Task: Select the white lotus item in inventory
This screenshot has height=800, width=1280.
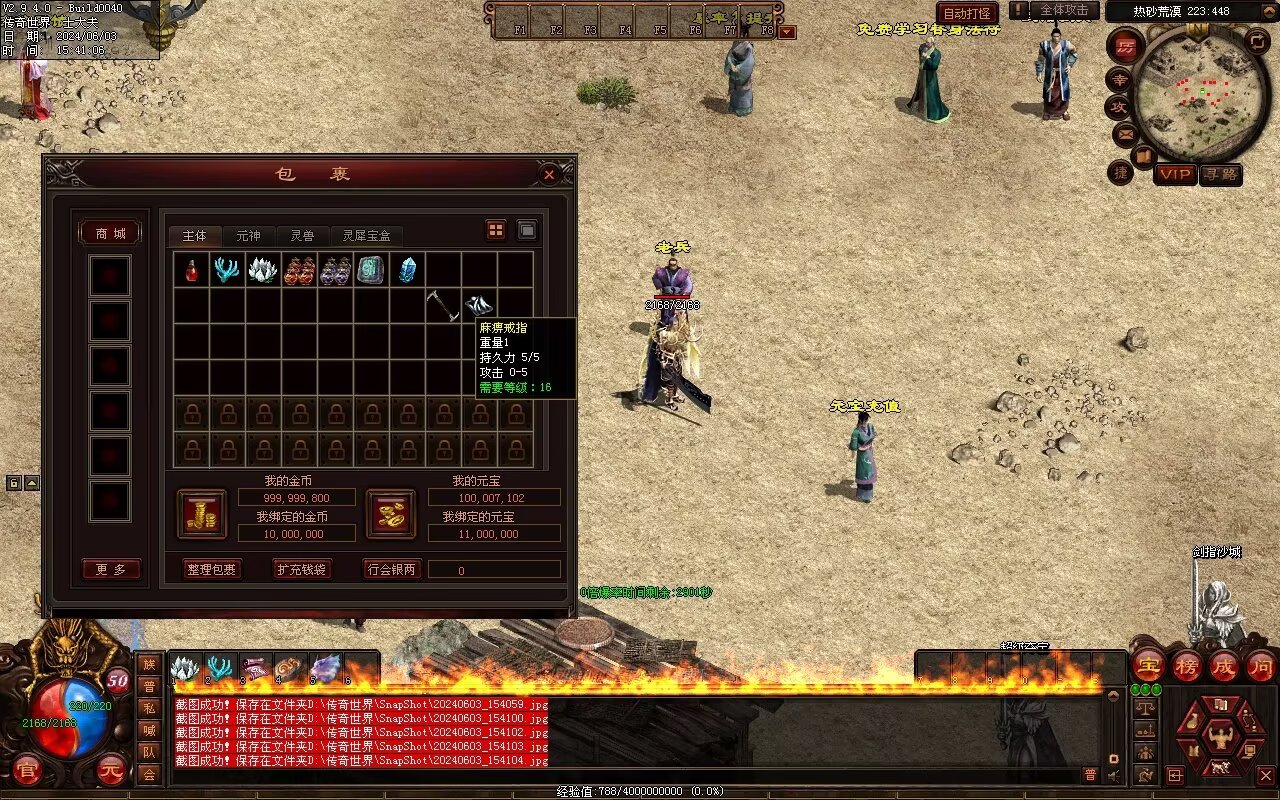Action: point(263,270)
